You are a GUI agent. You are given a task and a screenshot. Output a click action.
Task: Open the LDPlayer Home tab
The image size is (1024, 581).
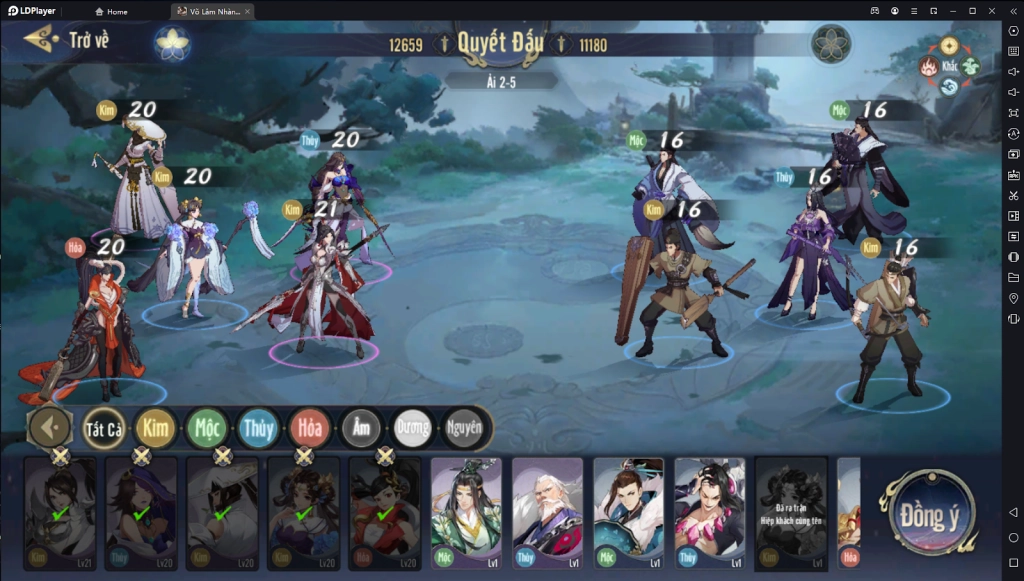(x=111, y=11)
